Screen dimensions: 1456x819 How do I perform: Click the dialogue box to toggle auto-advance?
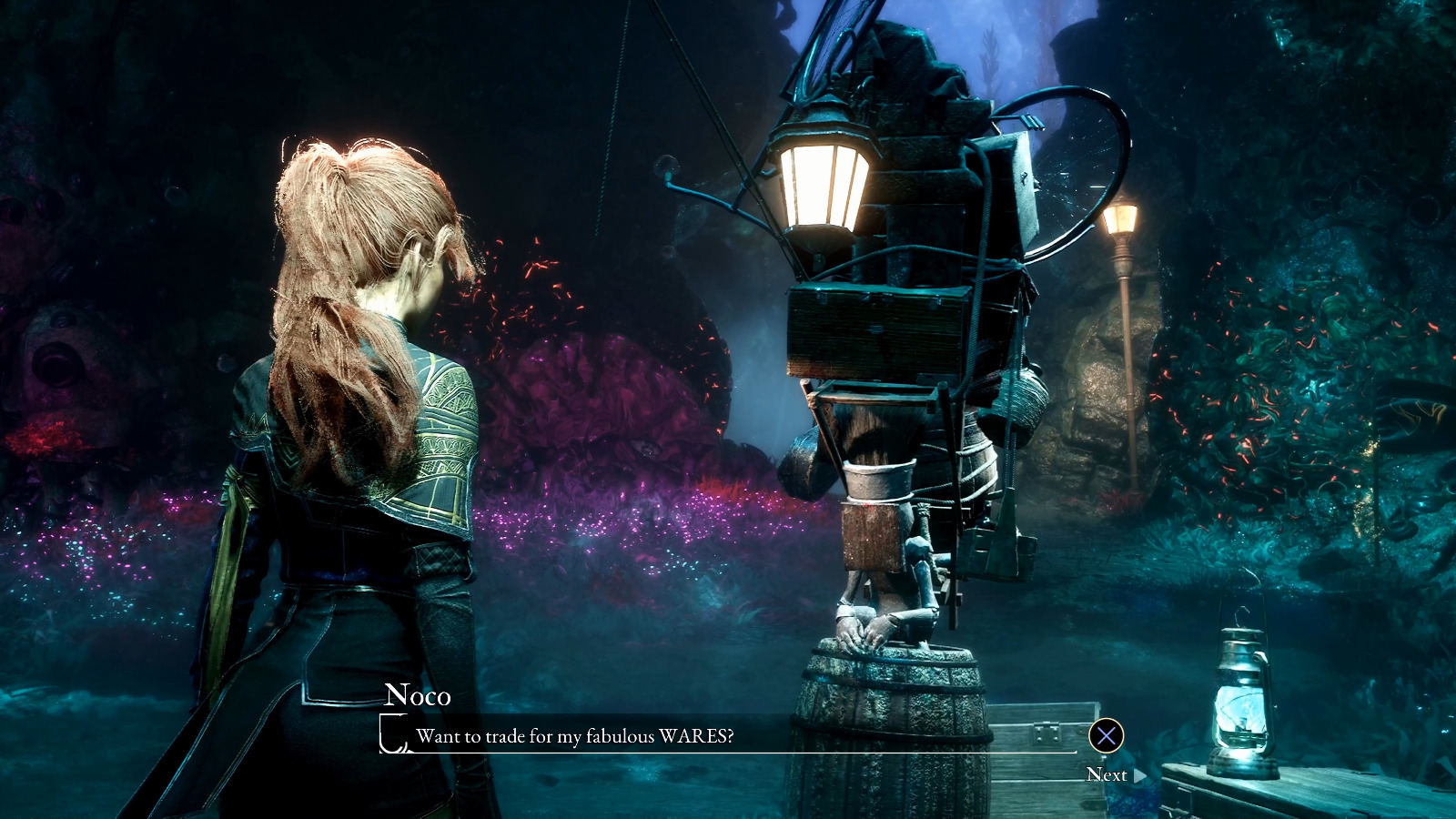coord(728,737)
